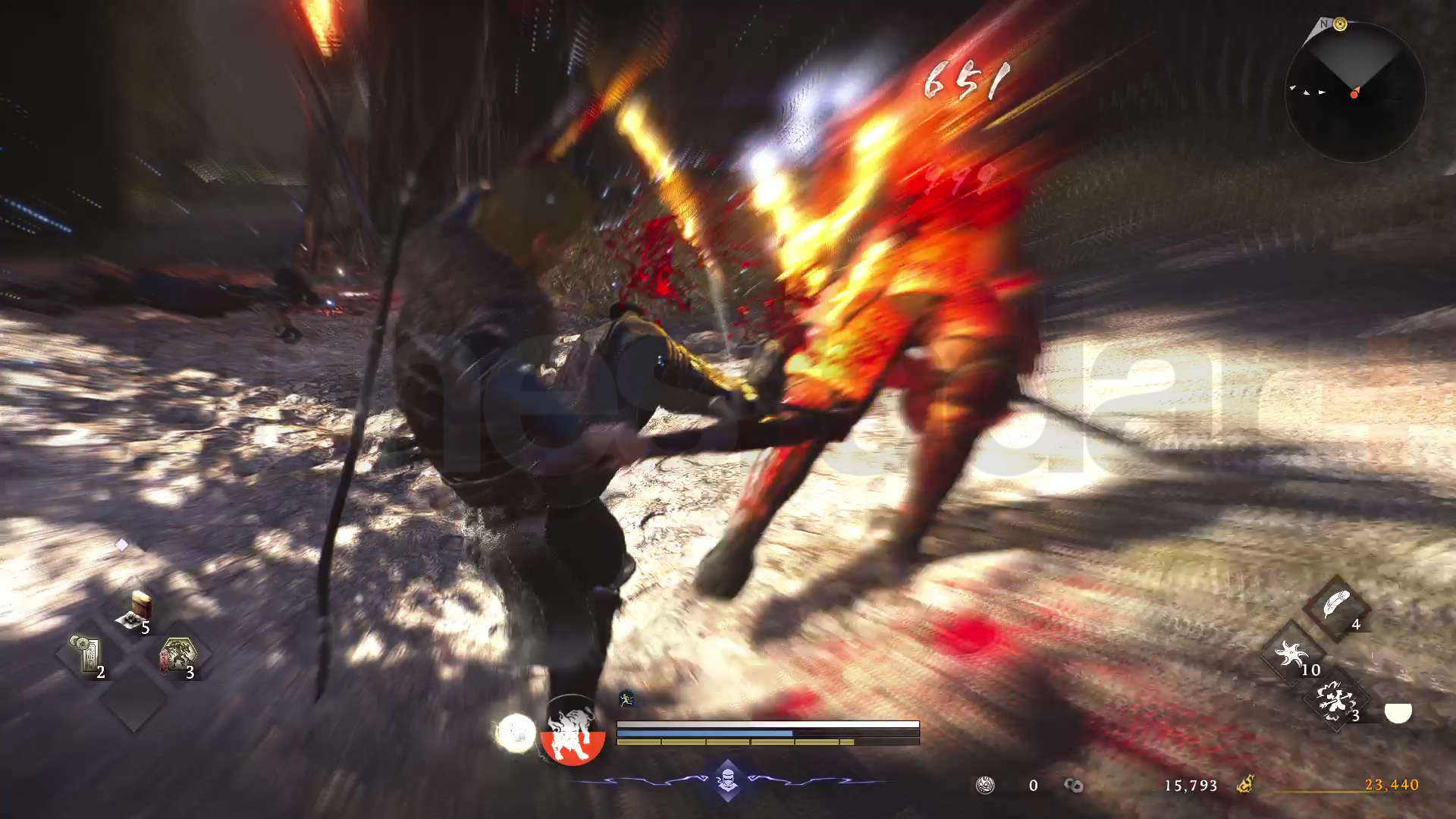Click the coin currency counter showing 15,793
The image size is (1456, 819).
point(1189,786)
